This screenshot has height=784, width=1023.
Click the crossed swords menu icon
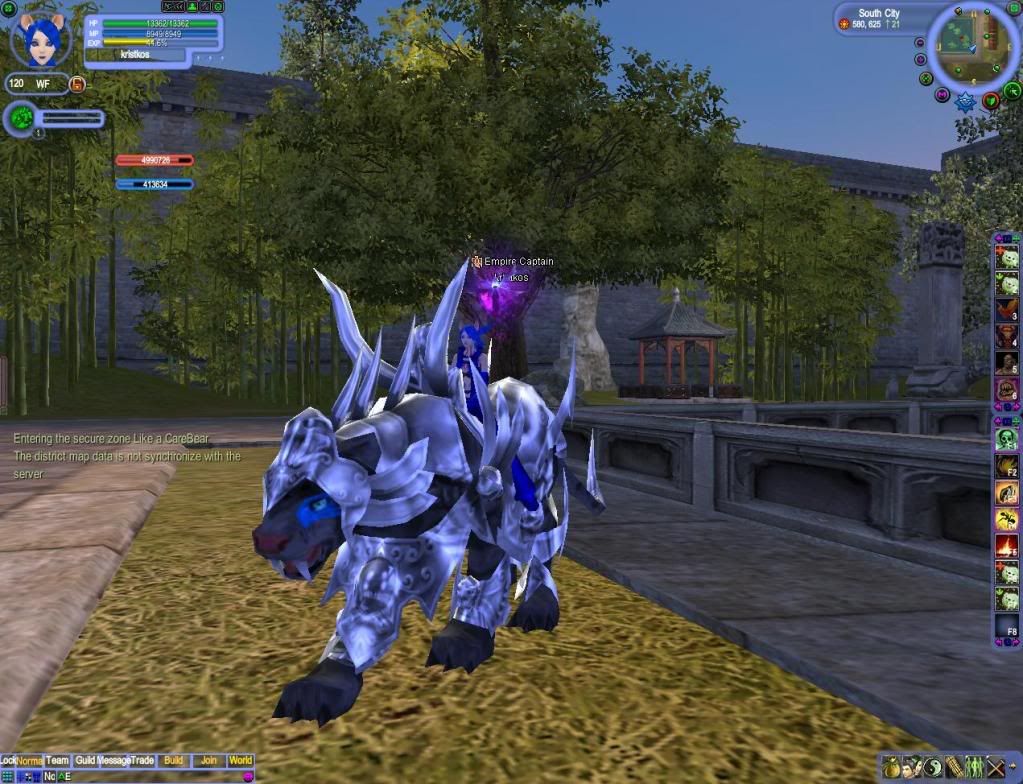coord(995,768)
